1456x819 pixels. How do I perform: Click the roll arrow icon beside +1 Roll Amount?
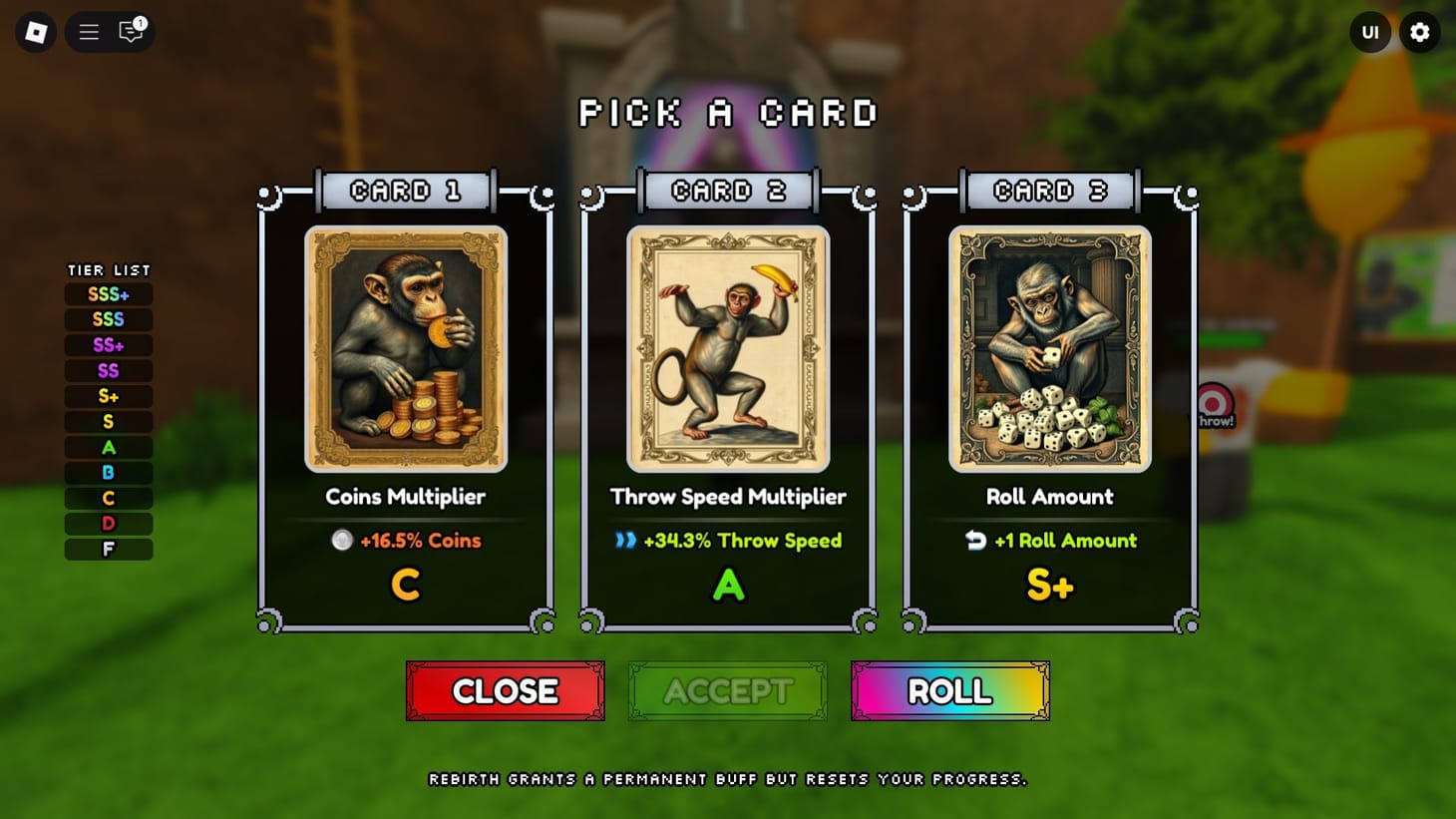click(975, 541)
